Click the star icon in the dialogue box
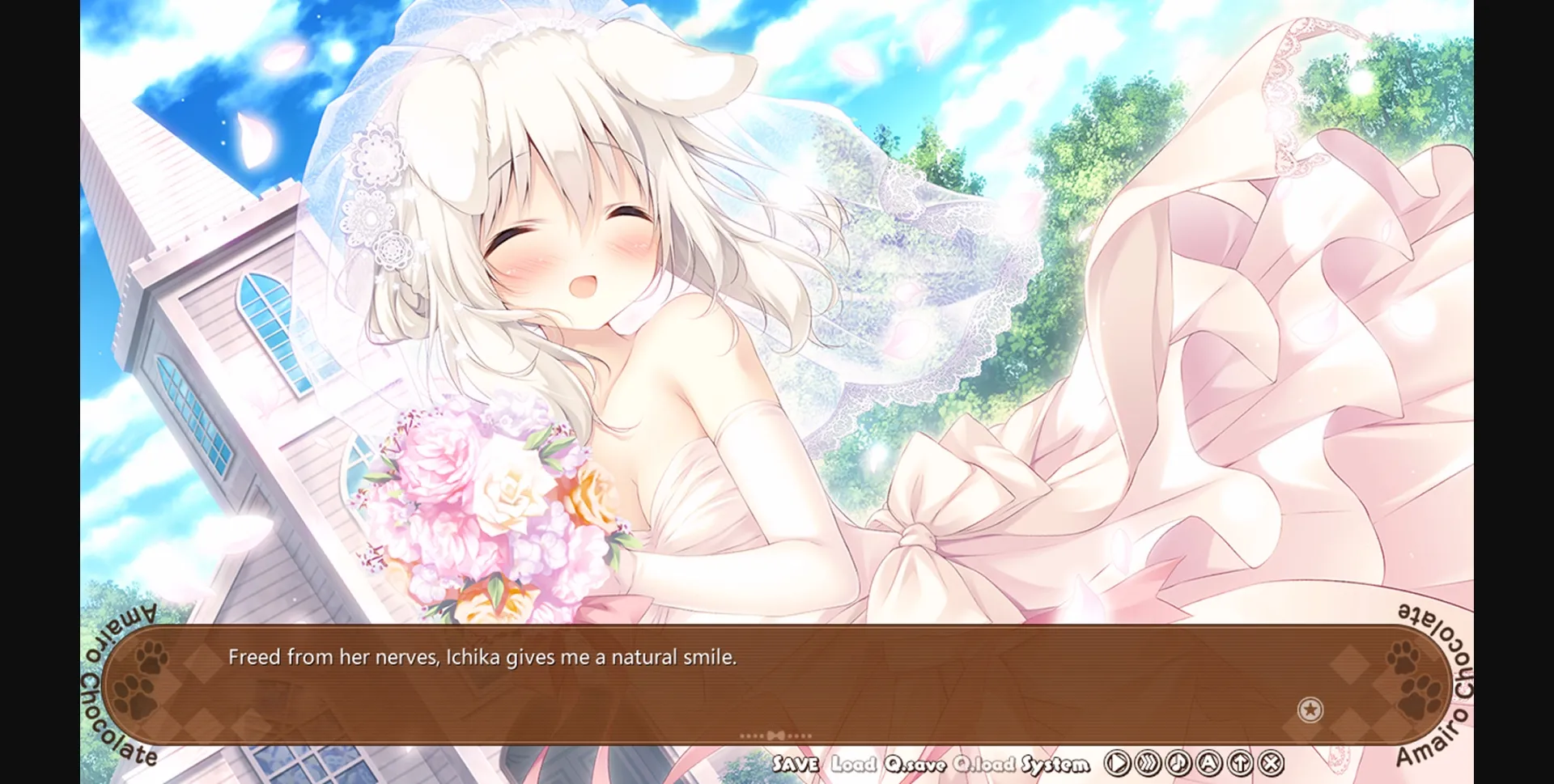The width and height of the screenshot is (1554, 784). (x=1311, y=710)
